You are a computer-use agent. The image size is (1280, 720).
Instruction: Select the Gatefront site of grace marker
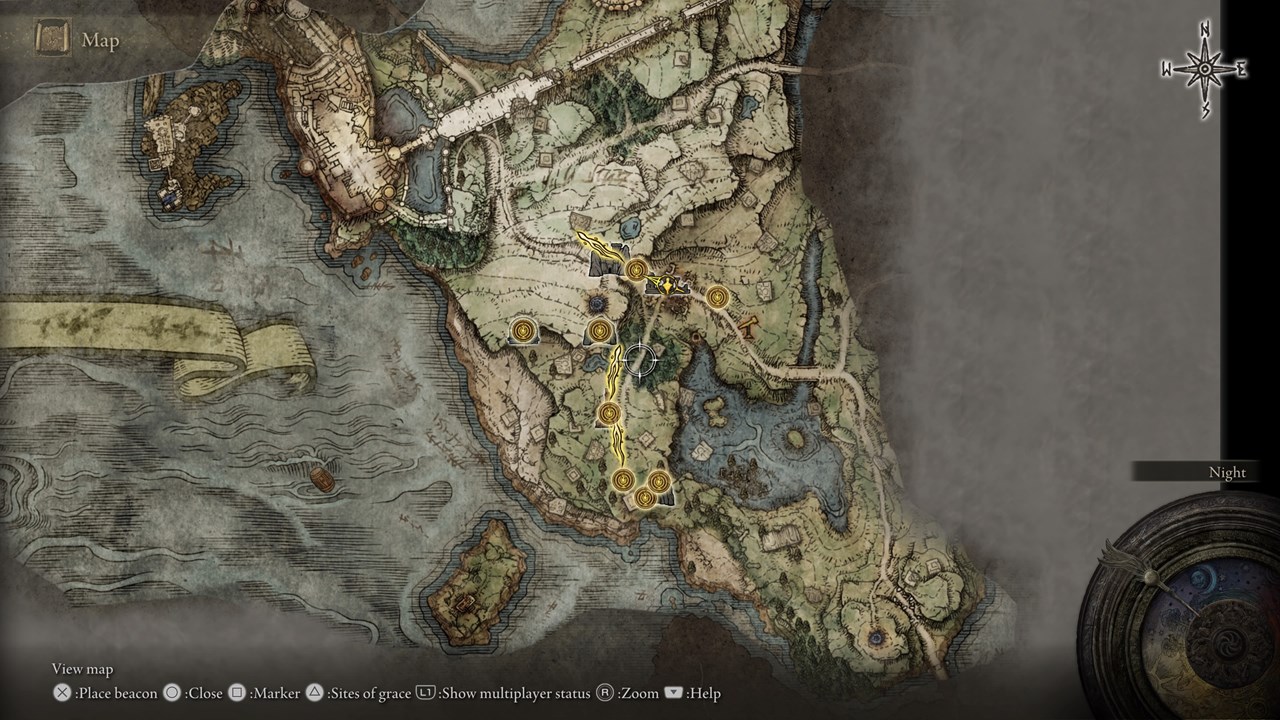637,269
